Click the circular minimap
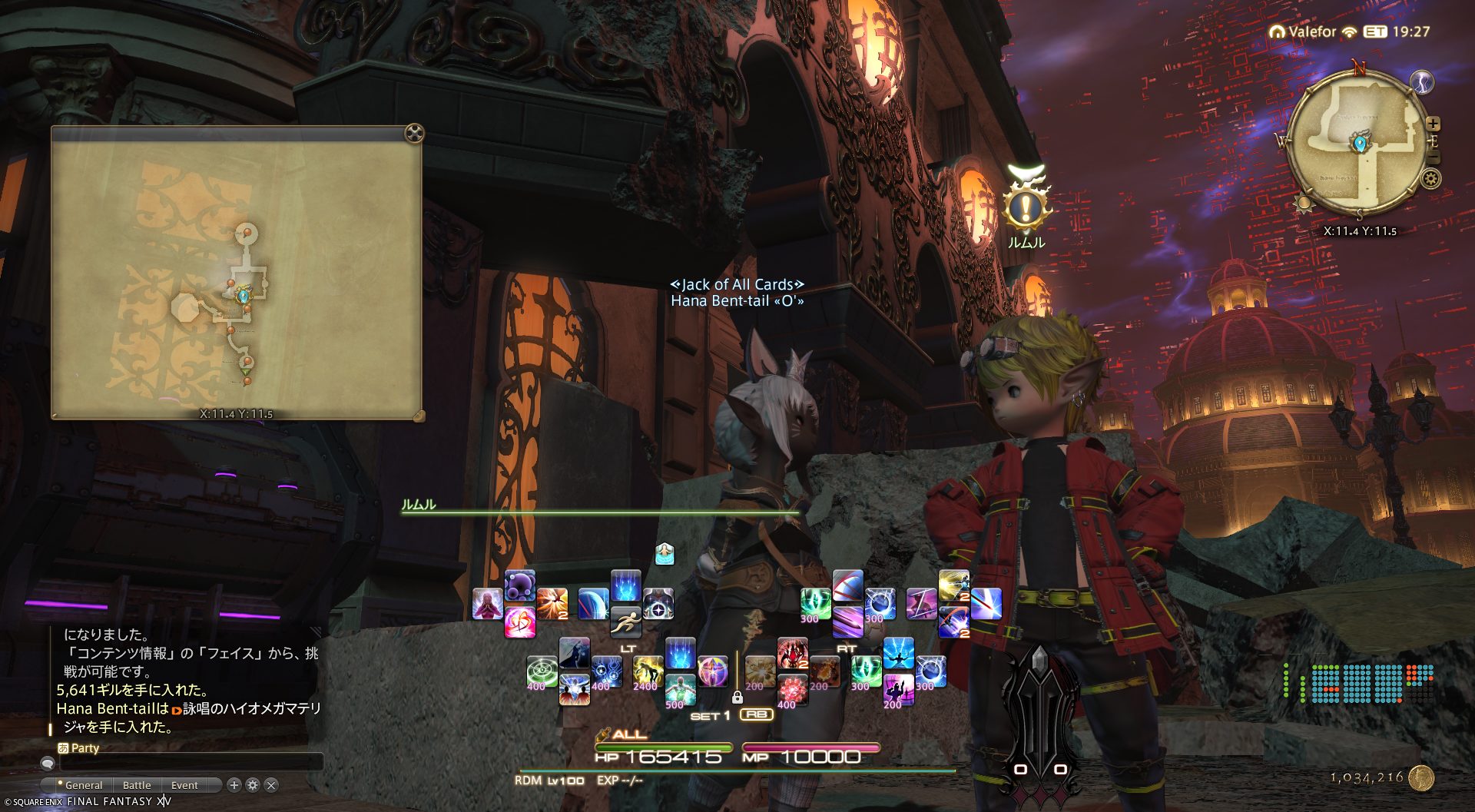 pos(1354,146)
